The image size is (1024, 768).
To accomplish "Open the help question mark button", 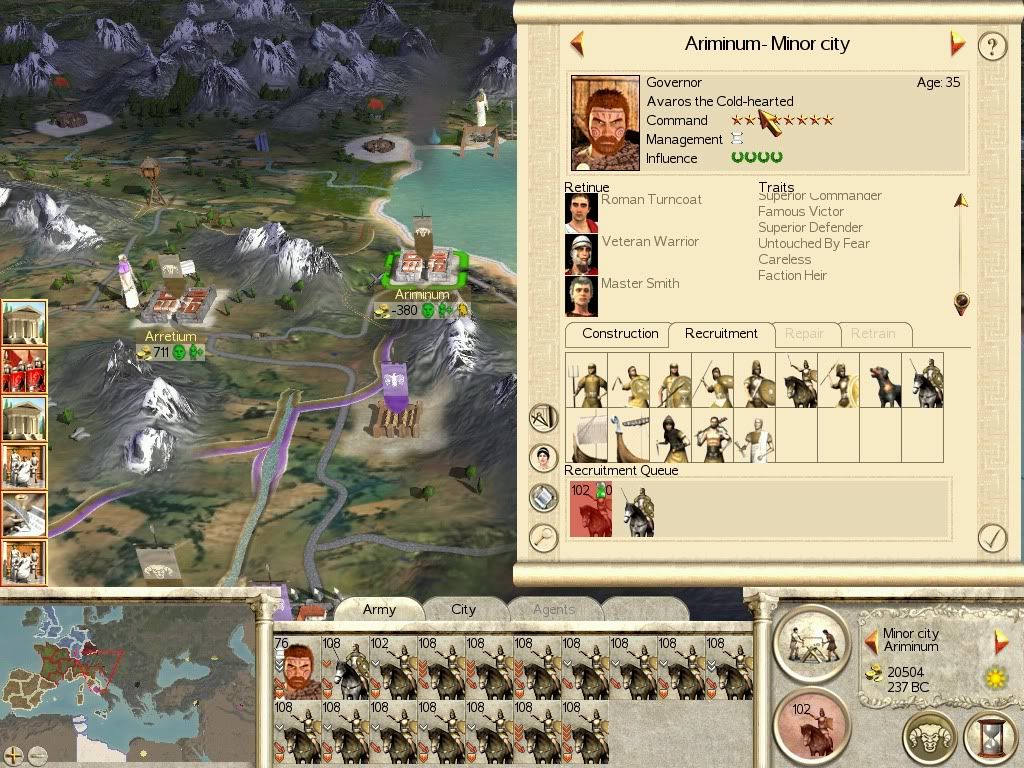I will pos(991,46).
